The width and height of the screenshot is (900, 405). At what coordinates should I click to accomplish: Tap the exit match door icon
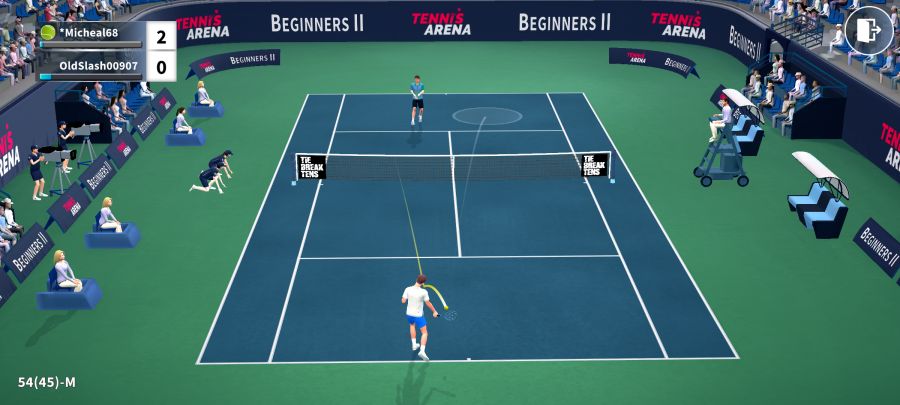[x=868, y=30]
